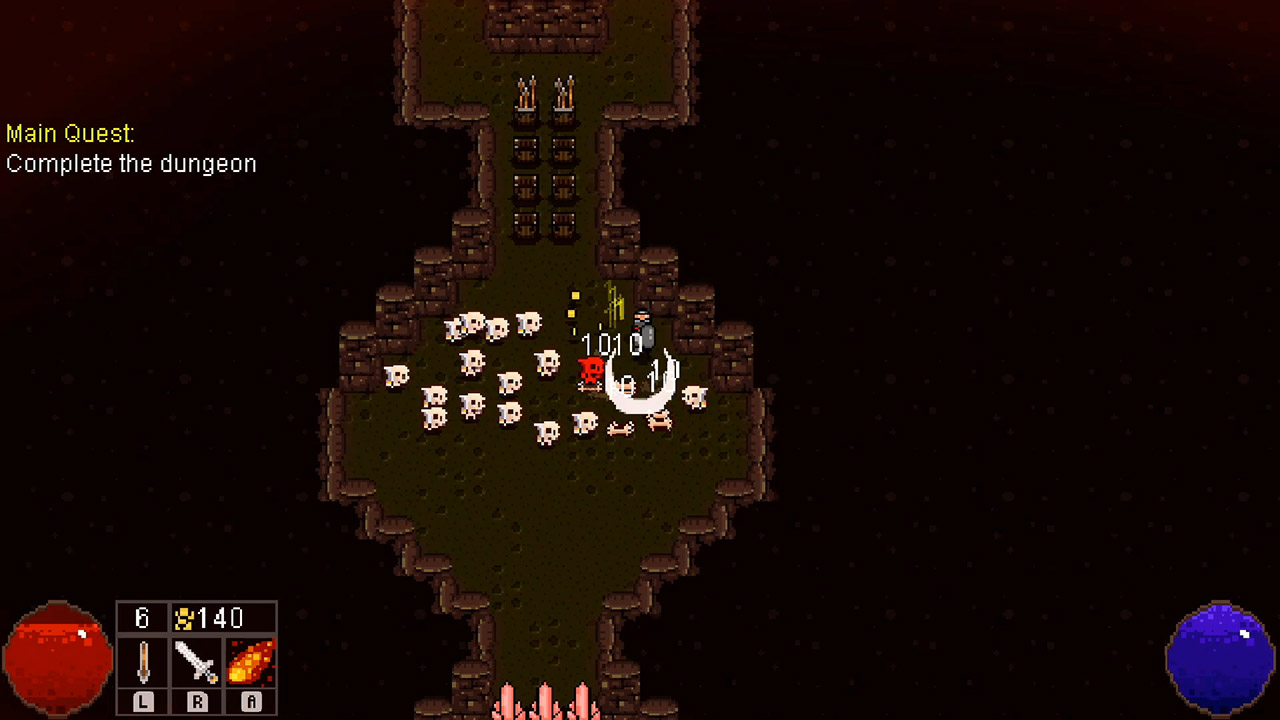The height and width of the screenshot is (720, 1280).
Task: Click the red player character
Action: pyautogui.click(x=590, y=370)
